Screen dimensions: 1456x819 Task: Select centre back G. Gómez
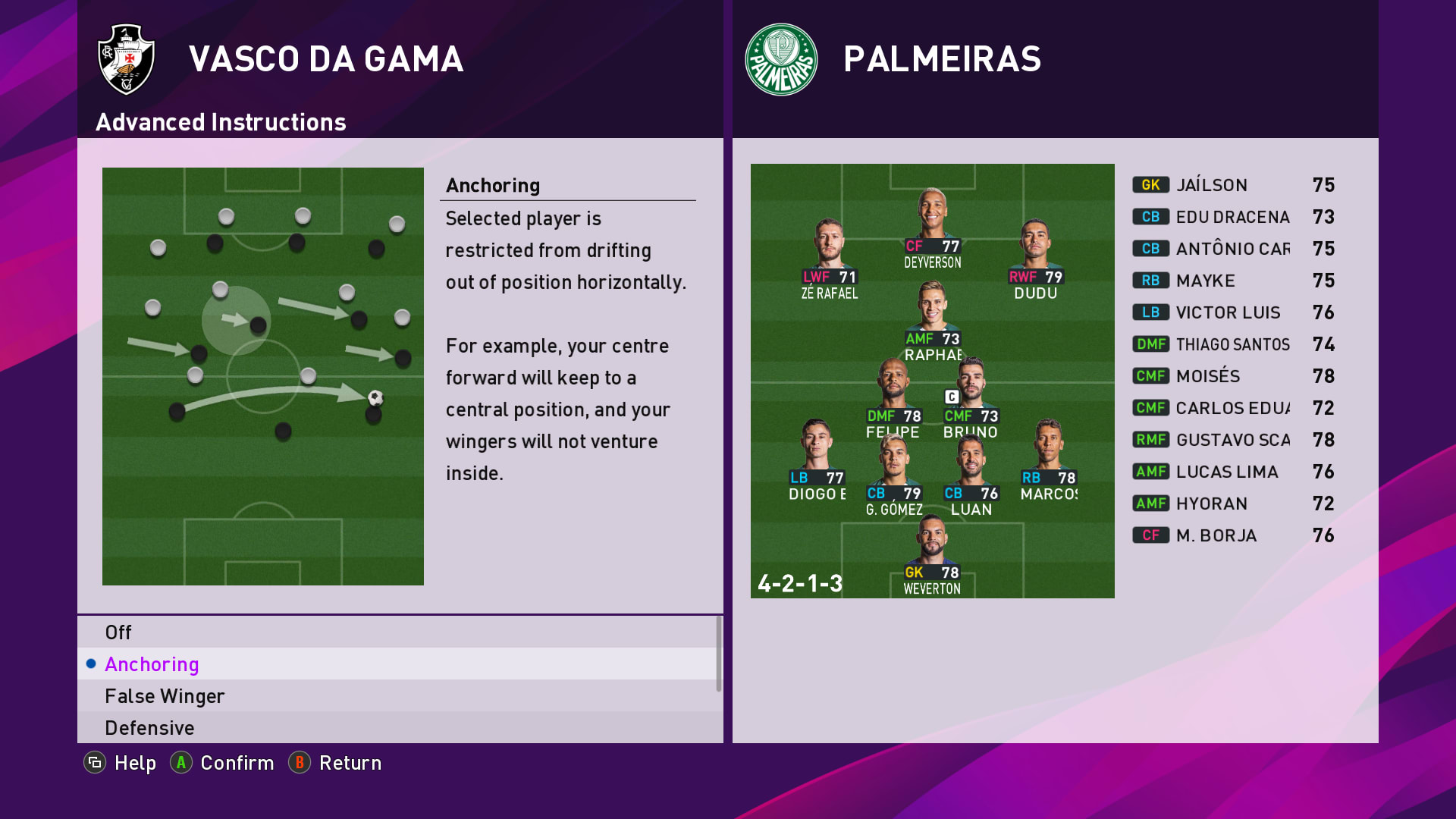tap(894, 475)
